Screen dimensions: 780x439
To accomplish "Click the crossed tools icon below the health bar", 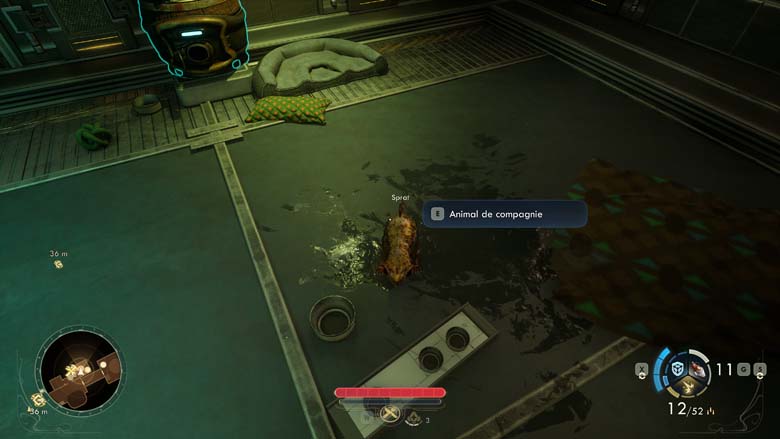I will (x=390, y=413).
